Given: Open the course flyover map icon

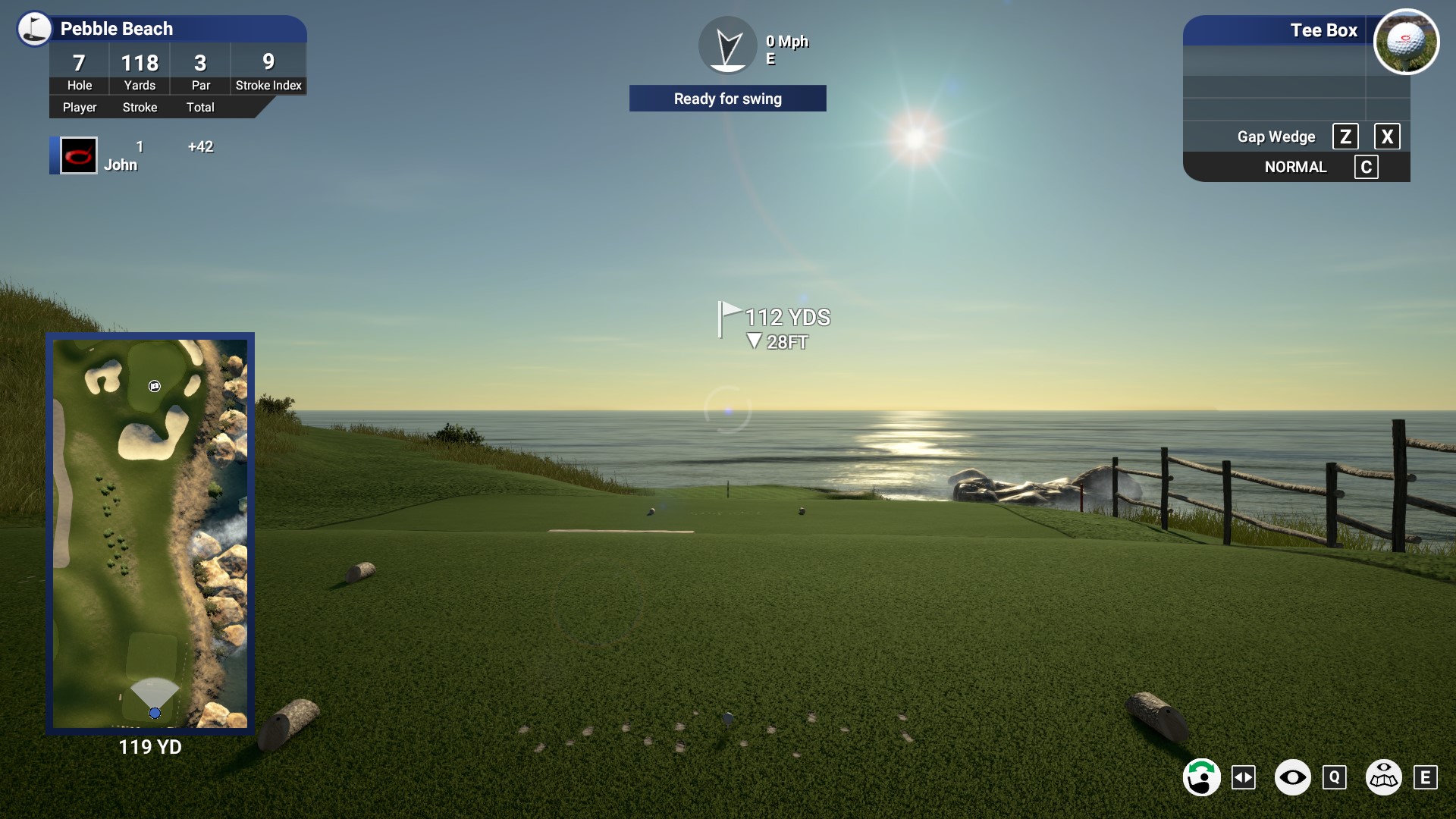Looking at the screenshot, I should pyautogui.click(x=1383, y=777).
